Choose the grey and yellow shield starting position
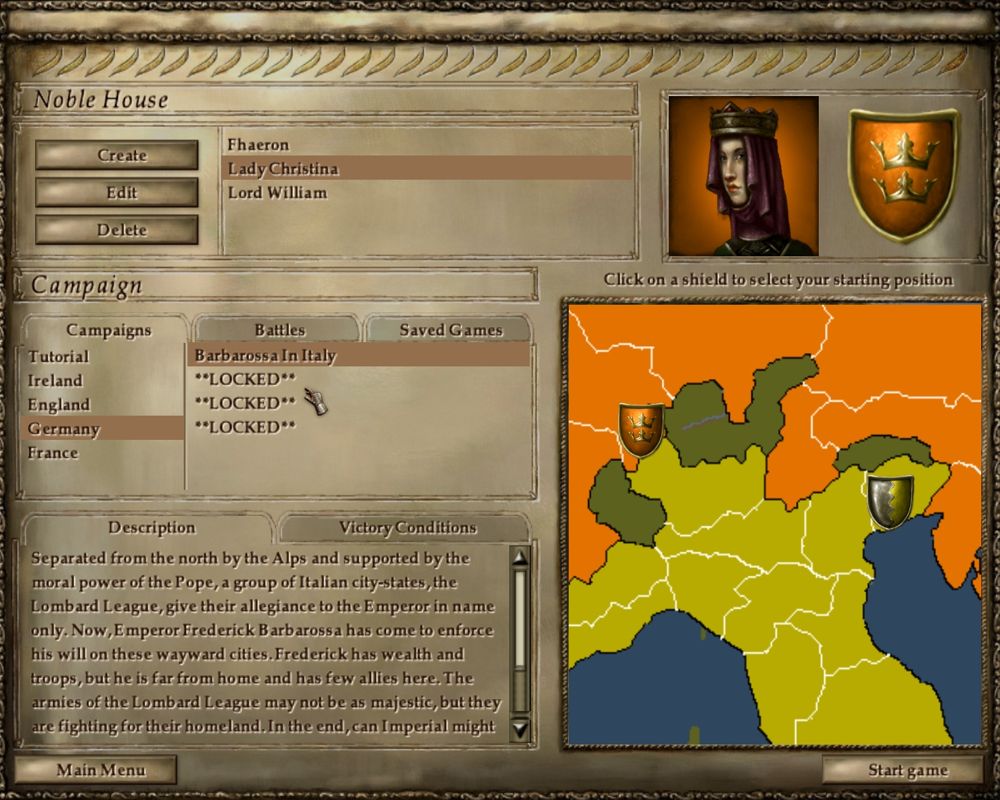This screenshot has width=1000, height=800. pyautogui.click(x=890, y=501)
